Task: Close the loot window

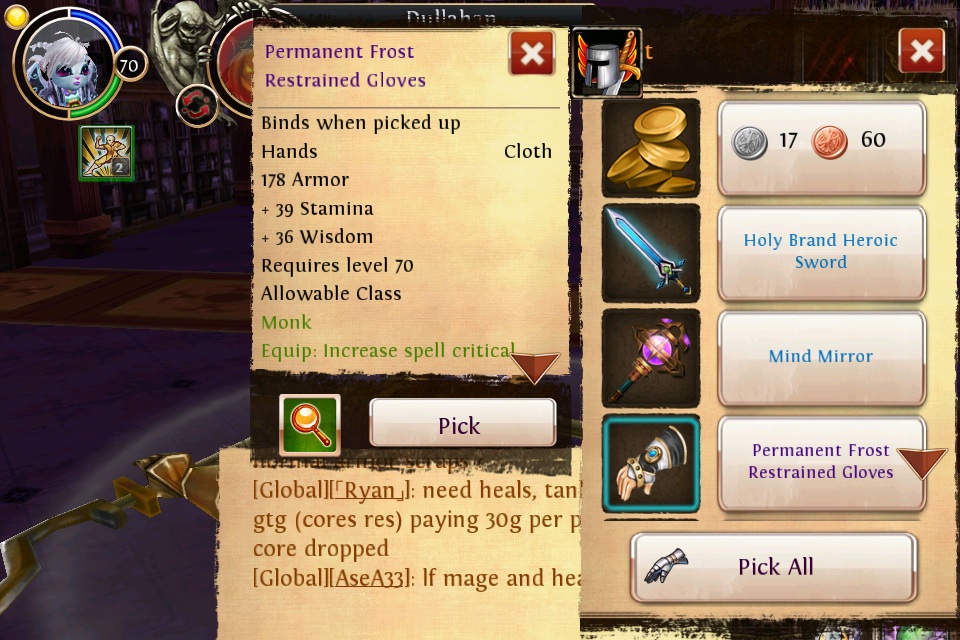Action: tap(921, 50)
